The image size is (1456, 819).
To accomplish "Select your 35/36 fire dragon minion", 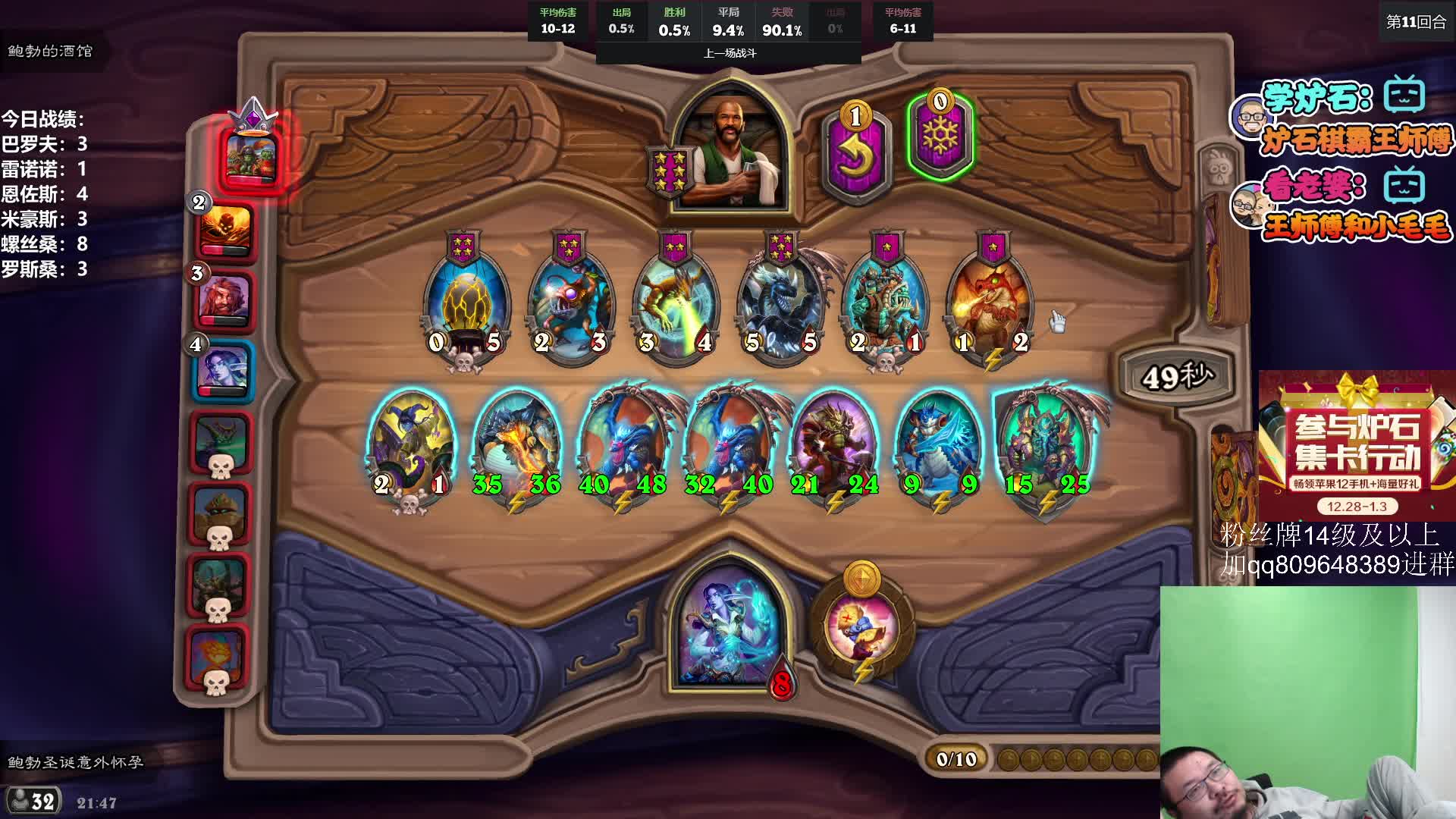I will (x=517, y=447).
